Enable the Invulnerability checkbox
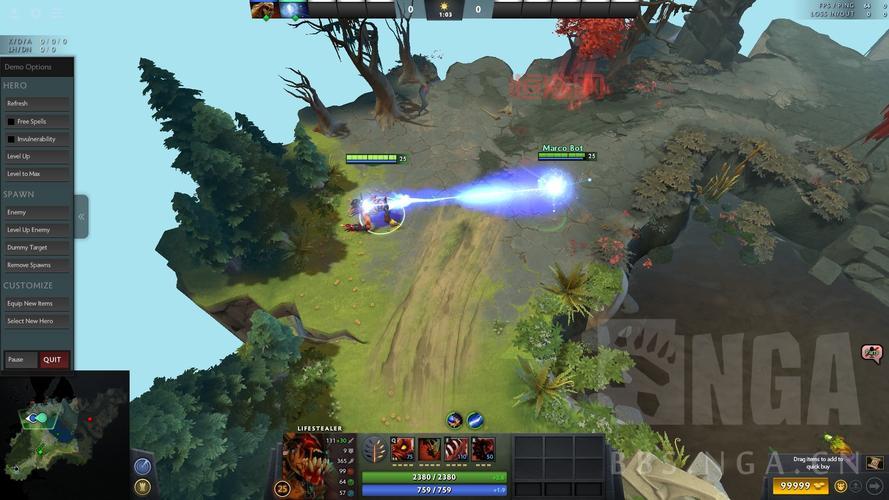Screen dimensions: 889x500 point(12,139)
